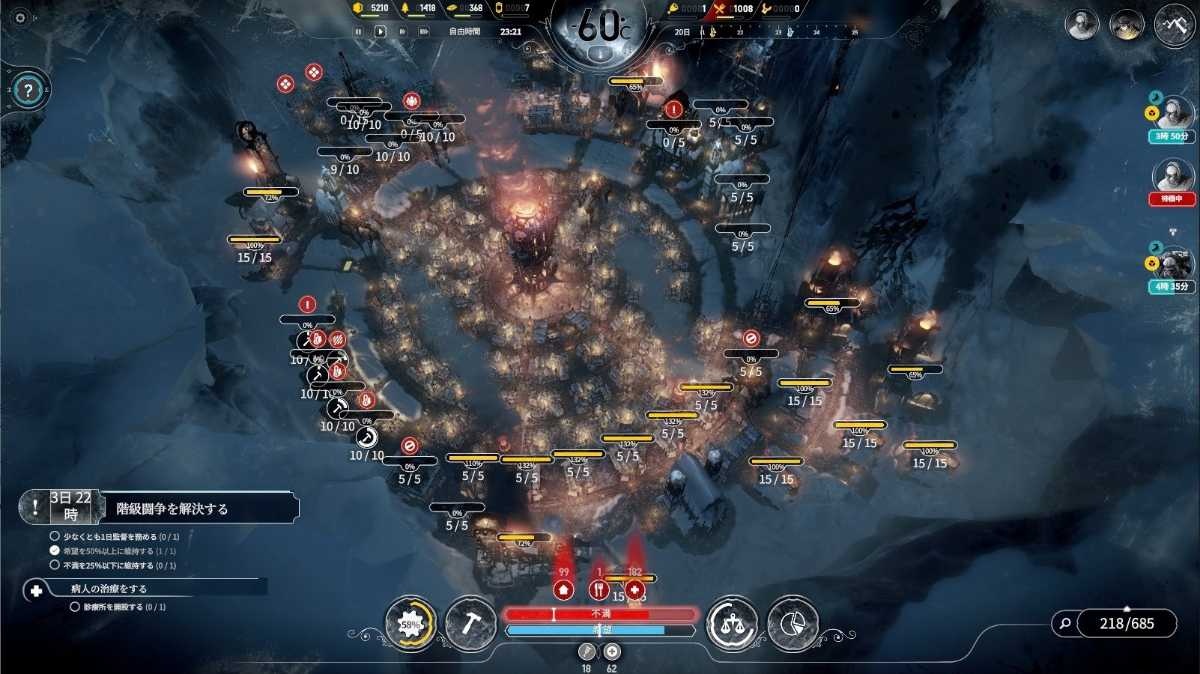Open the technology tree gear button
Screen dimensions: 1200x674
point(411,623)
